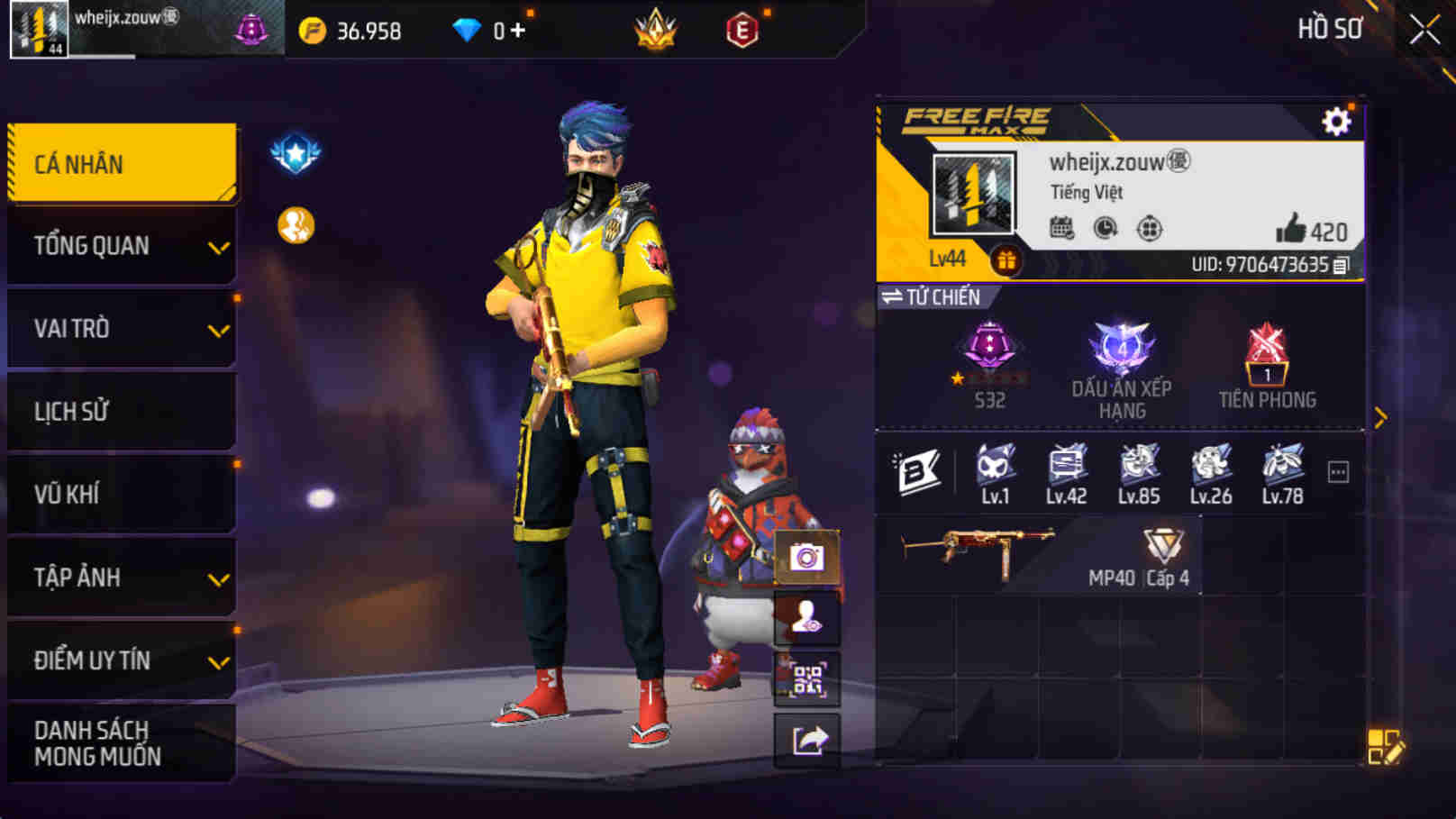Click the playtime clock icon

pos(1105,228)
